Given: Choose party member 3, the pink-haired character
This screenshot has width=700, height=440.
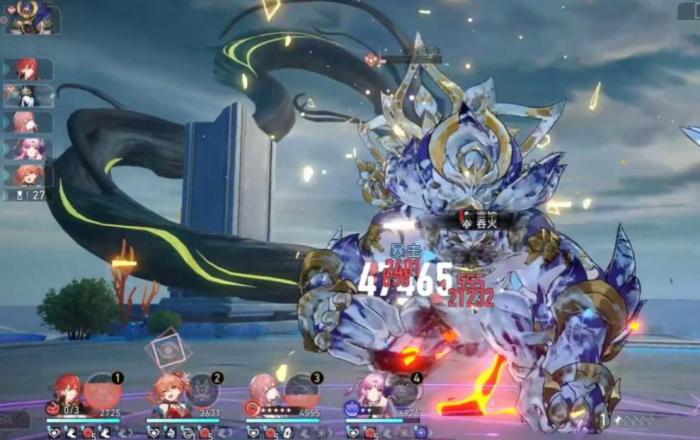Looking at the screenshot, I should (x=266, y=392).
